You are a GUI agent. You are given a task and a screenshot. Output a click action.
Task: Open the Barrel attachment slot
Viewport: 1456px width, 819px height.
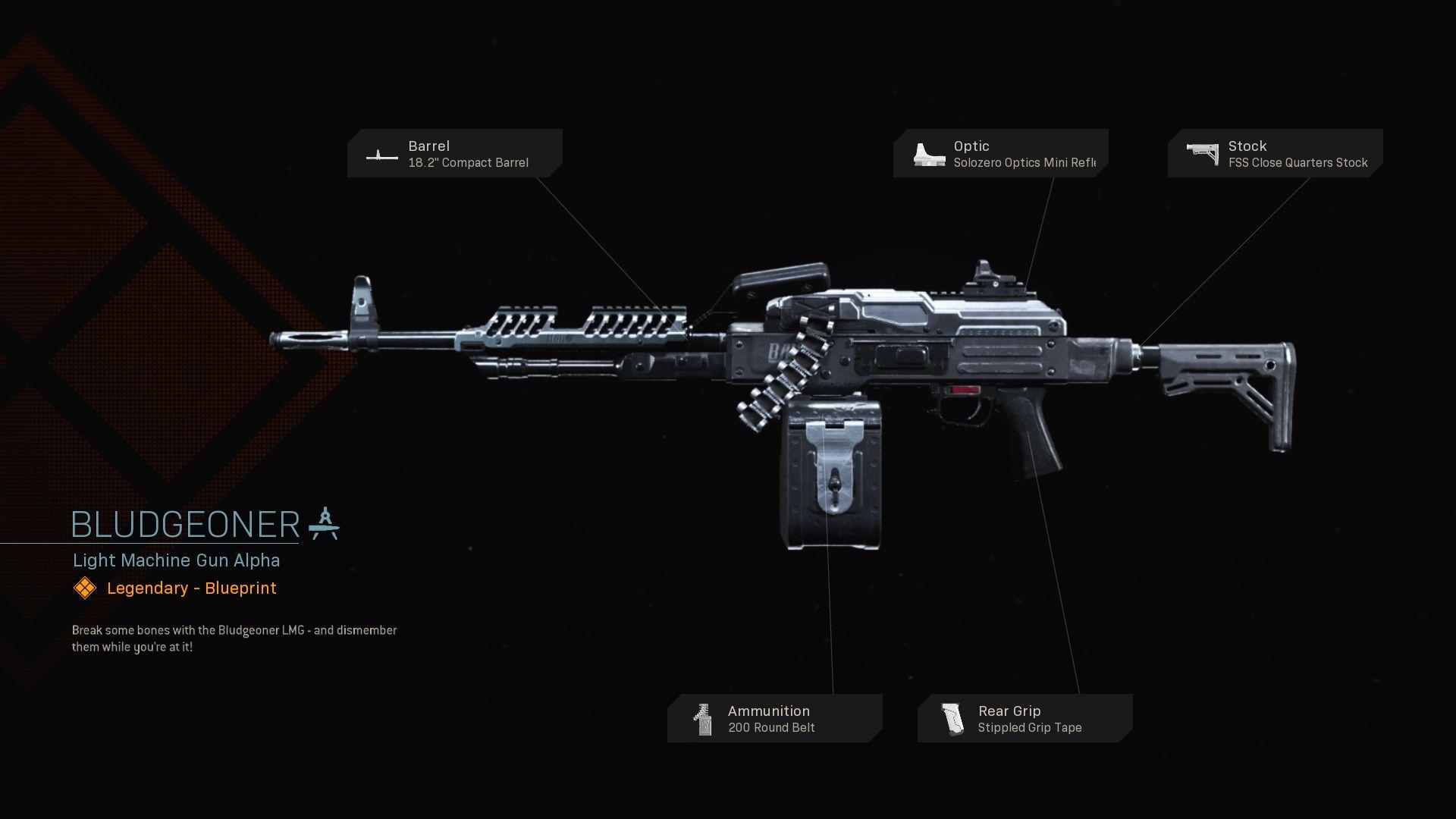455,153
